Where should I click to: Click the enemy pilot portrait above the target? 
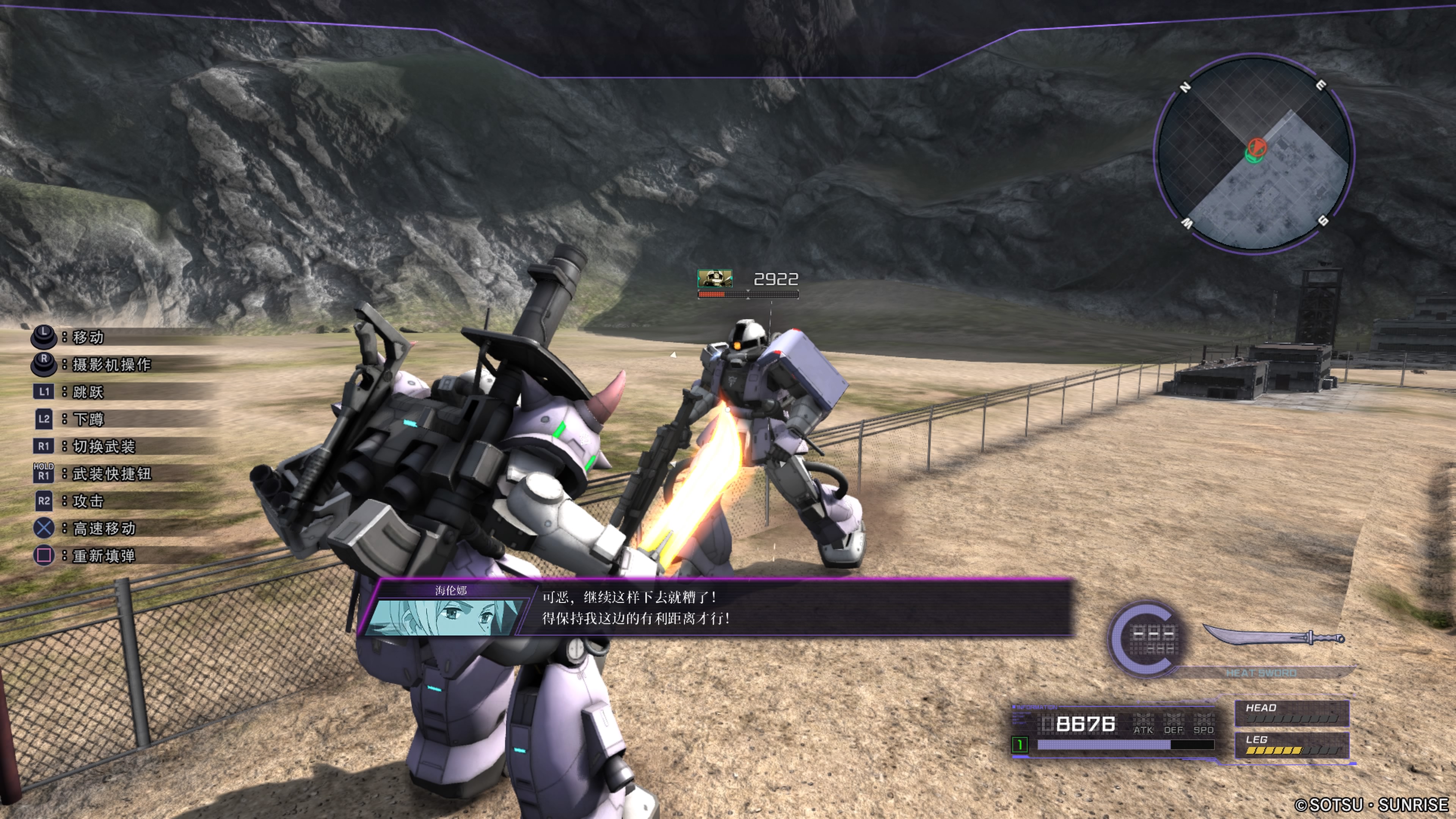[x=714, y=278]
